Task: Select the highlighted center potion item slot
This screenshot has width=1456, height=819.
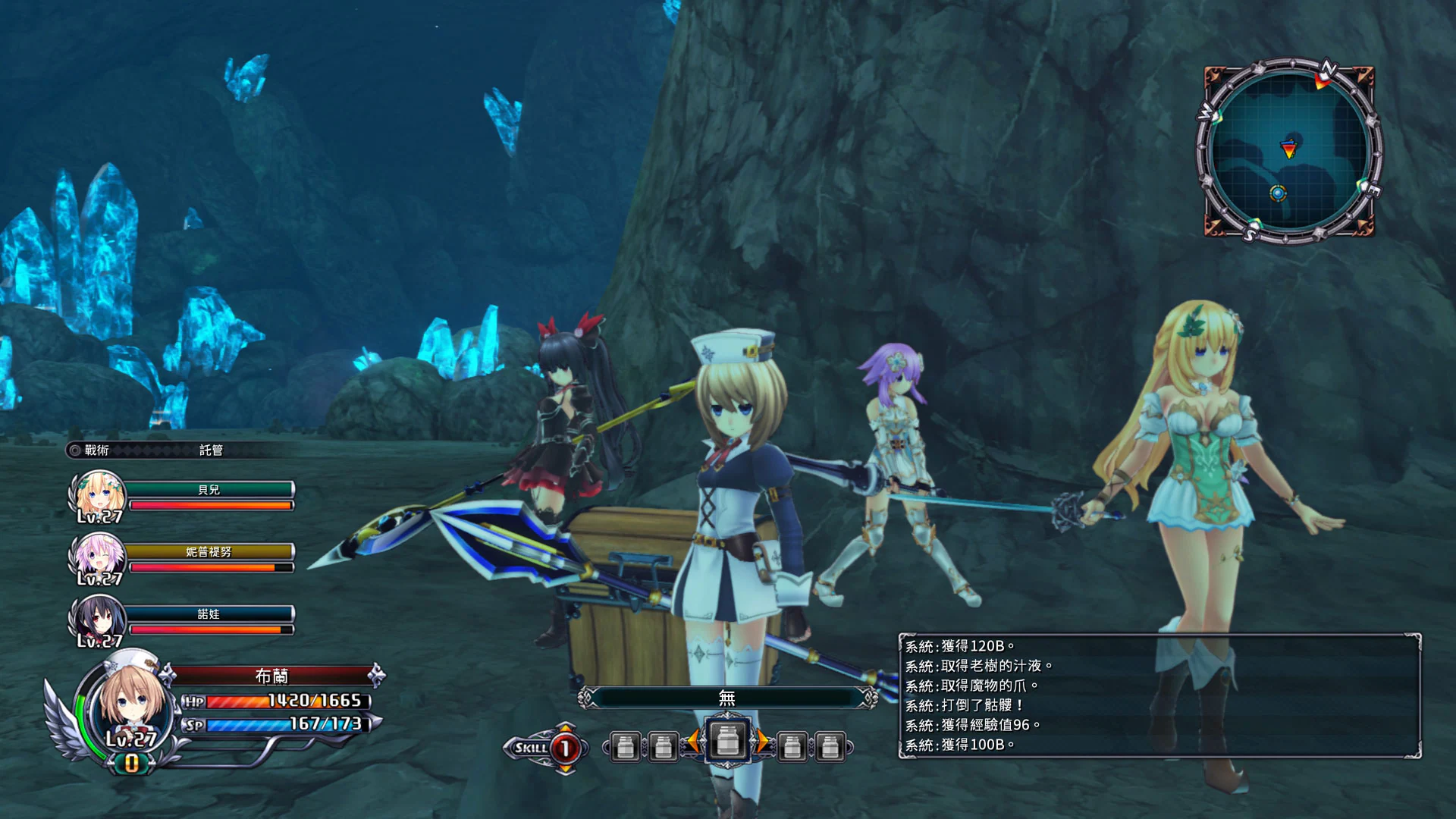Action: 726,742
